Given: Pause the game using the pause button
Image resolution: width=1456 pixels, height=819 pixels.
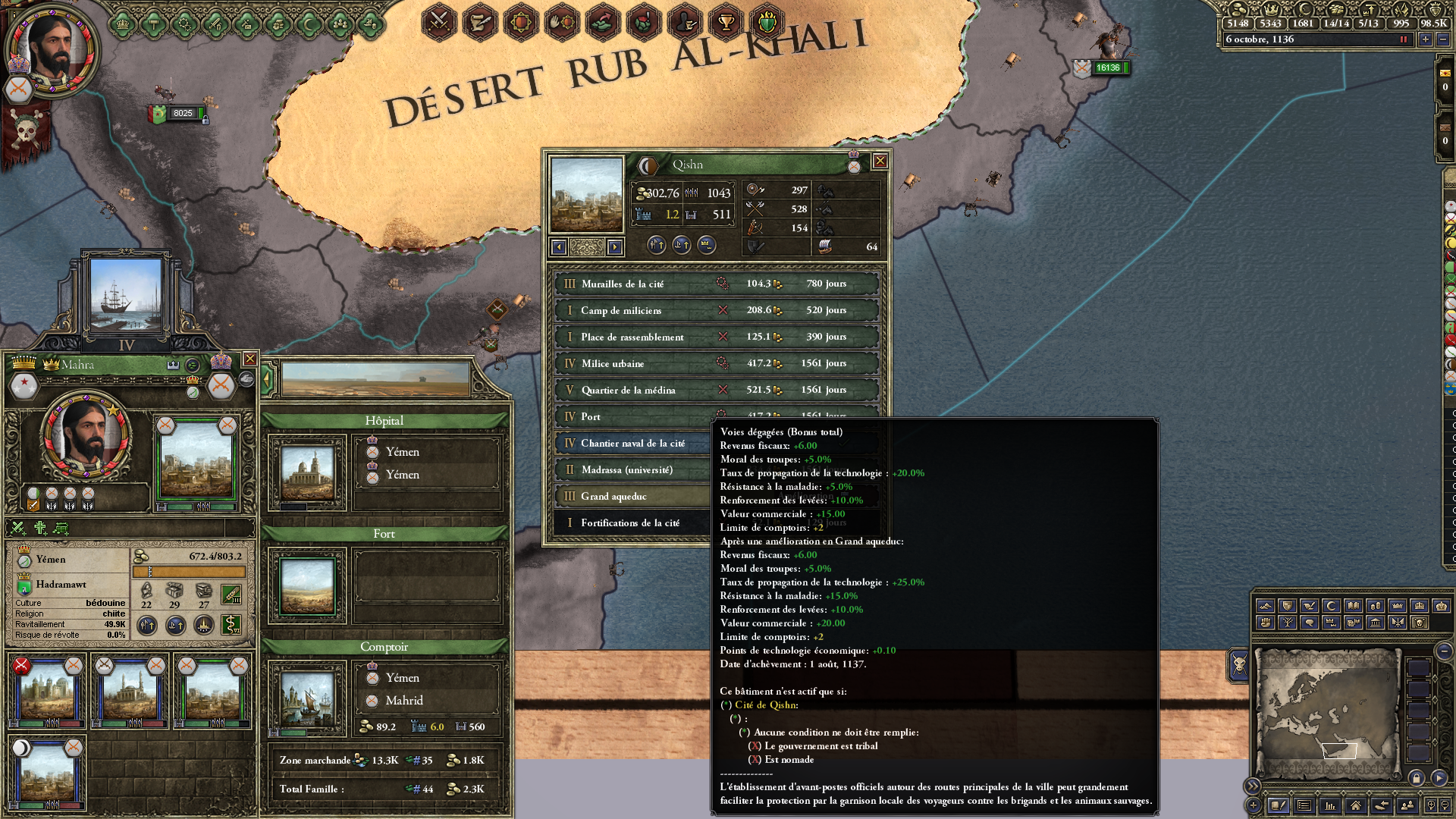Looking at the screenshot, I should (x=1403, y=40).
